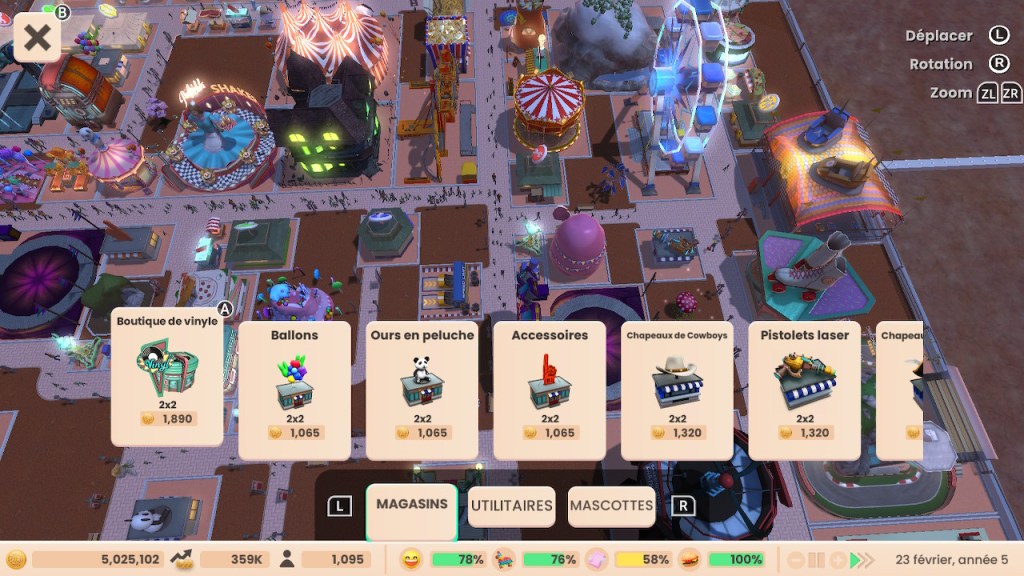Click the minus speed button
1024x576 pixels.
point(797,560)
